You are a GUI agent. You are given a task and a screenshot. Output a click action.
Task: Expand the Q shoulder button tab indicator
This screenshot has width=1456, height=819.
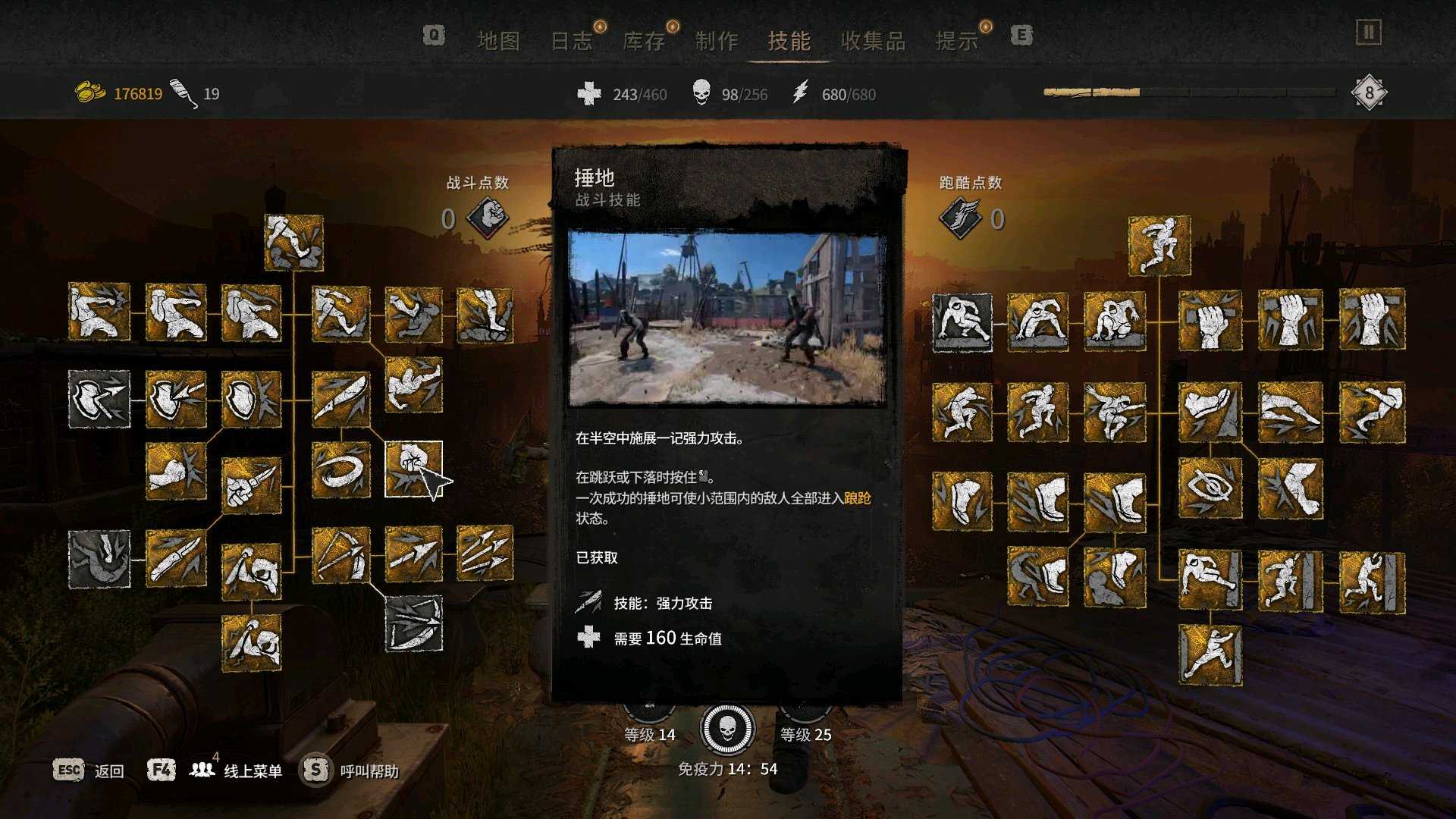pyautogui.click(x=432, y=34)
